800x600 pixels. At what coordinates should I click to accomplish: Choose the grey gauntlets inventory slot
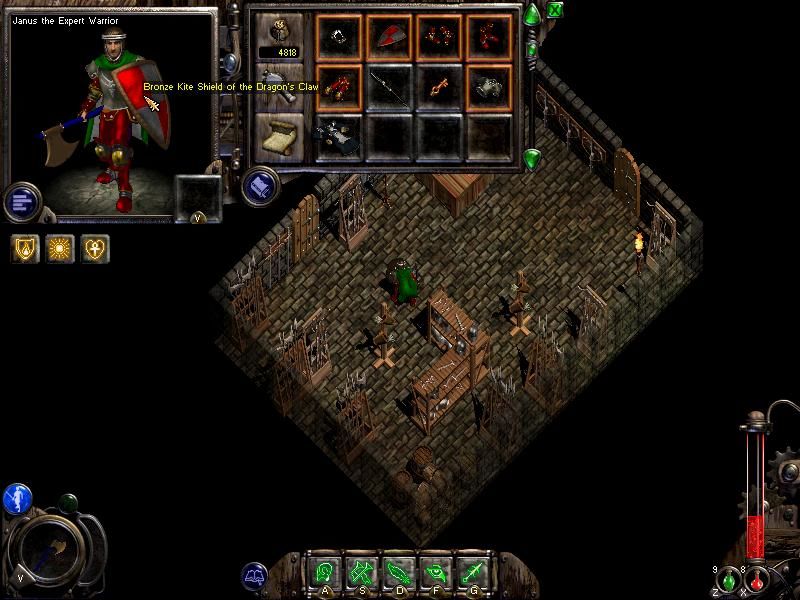point(488,88)
